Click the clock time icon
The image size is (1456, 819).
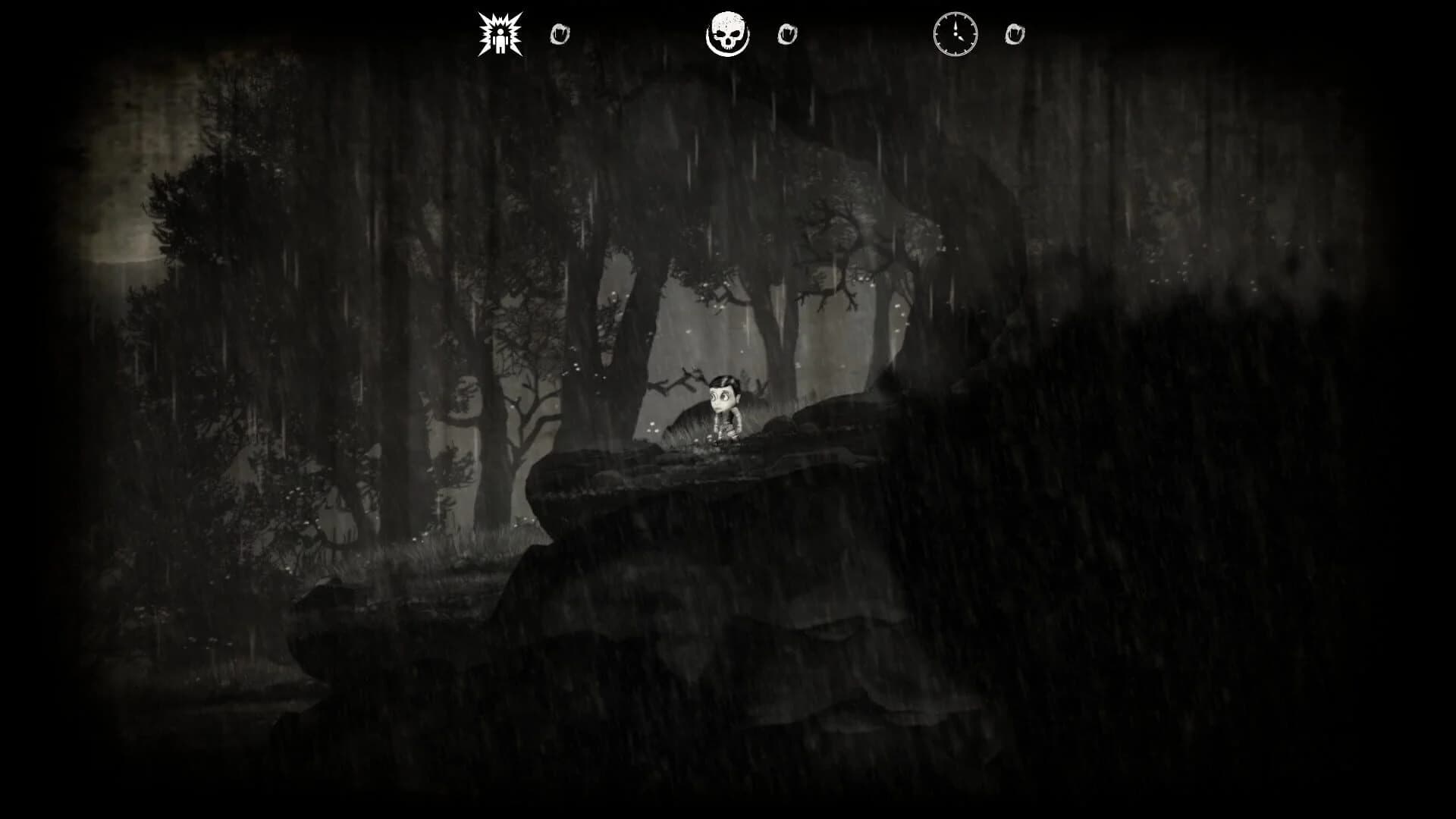[x=956, y=33]
